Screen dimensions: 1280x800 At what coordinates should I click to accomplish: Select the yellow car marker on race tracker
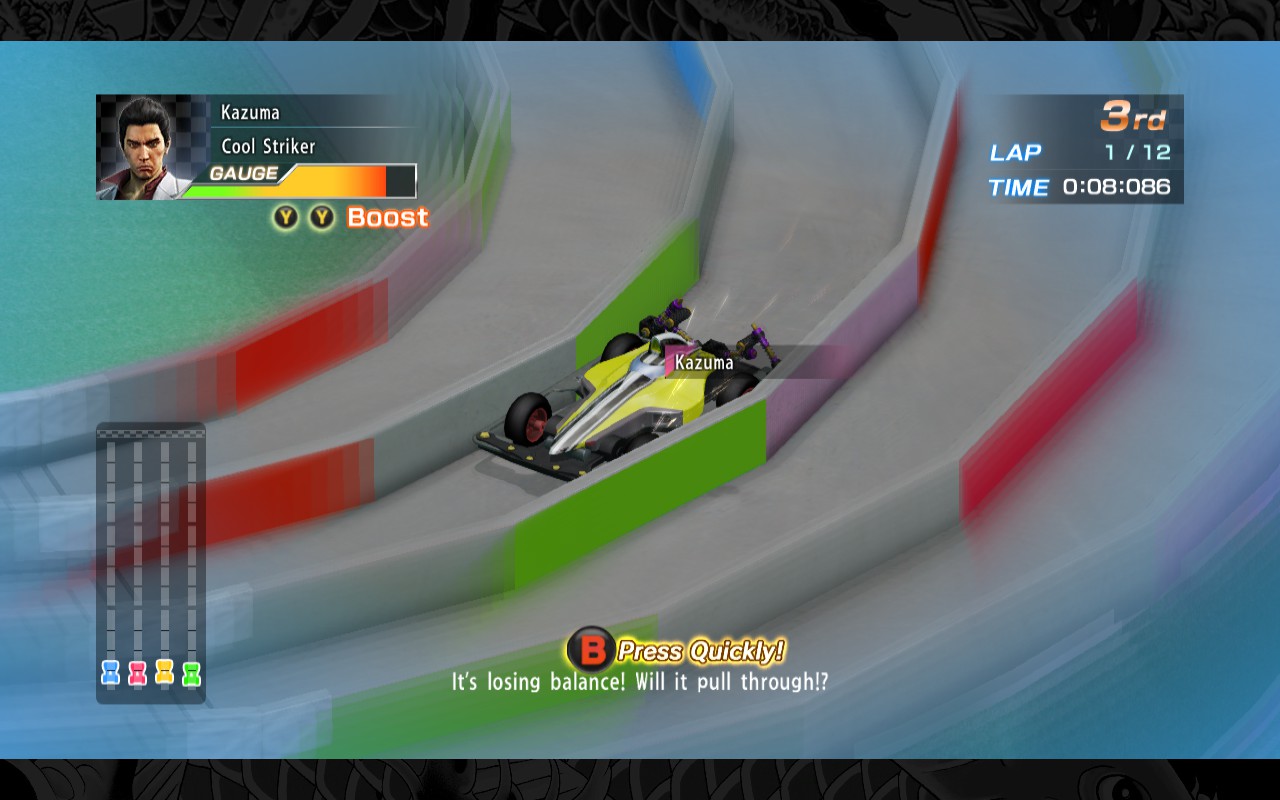[x=165, y=672]
